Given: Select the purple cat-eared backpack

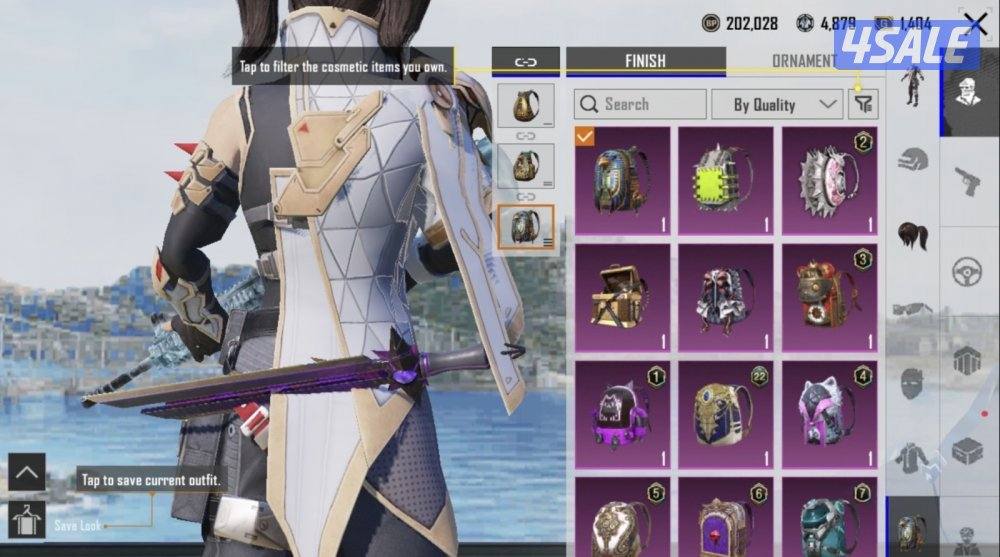Looking at the screenshot, I should [x=622, y=414].
